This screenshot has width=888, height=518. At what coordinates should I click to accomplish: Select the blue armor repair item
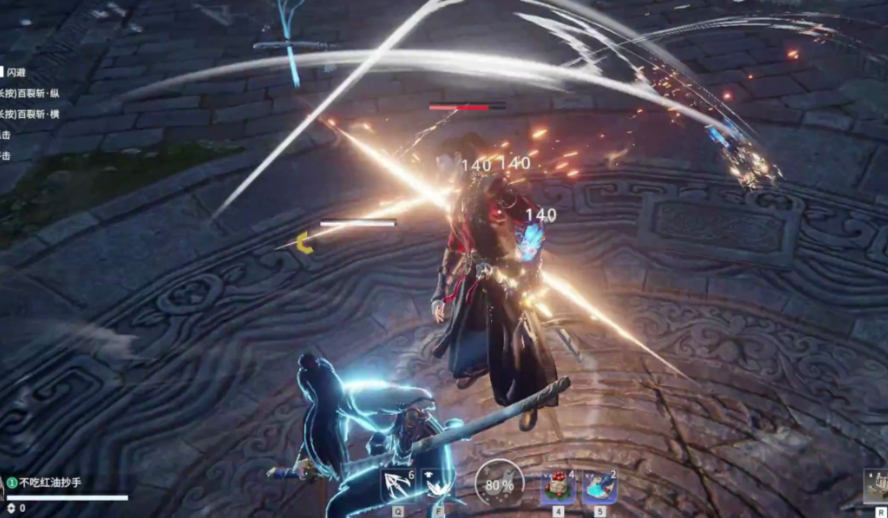click(599, 486)
